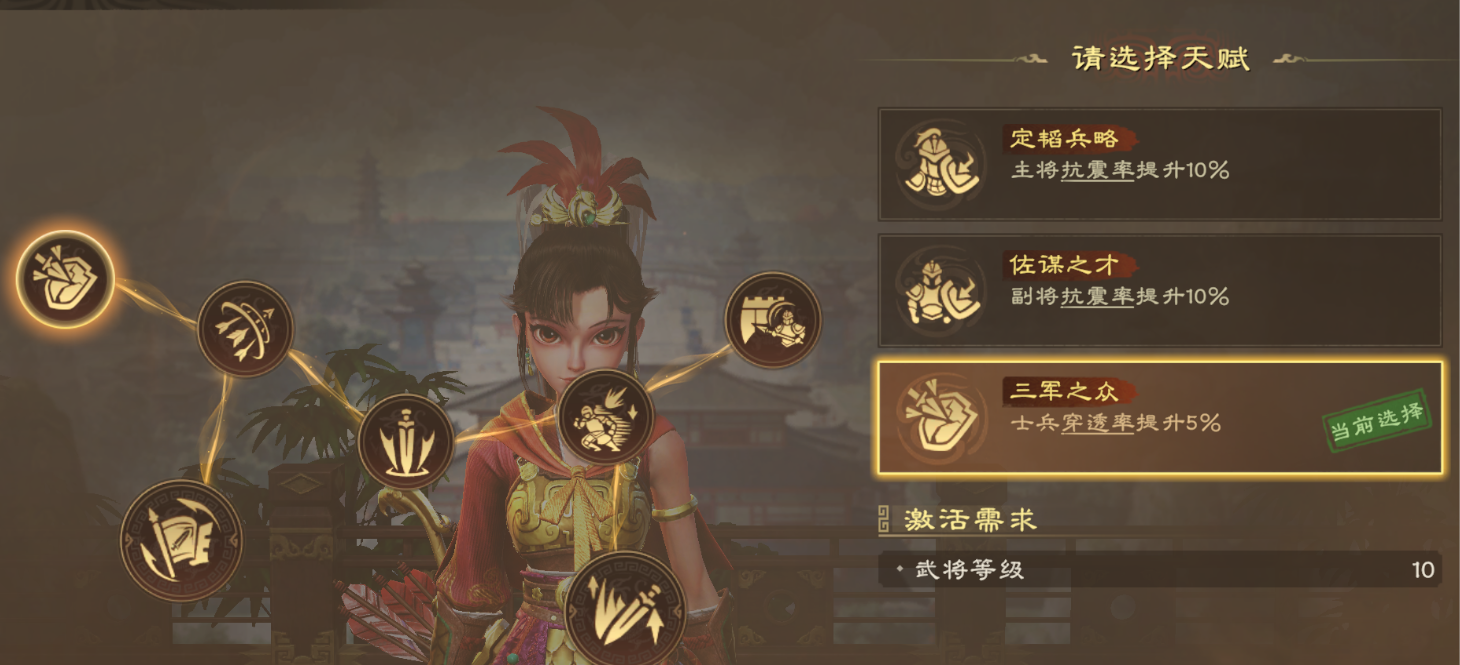Screen dimensions: 1460x665
Task: Open the fortress wall soldier talent node
Action: [772, 320]
